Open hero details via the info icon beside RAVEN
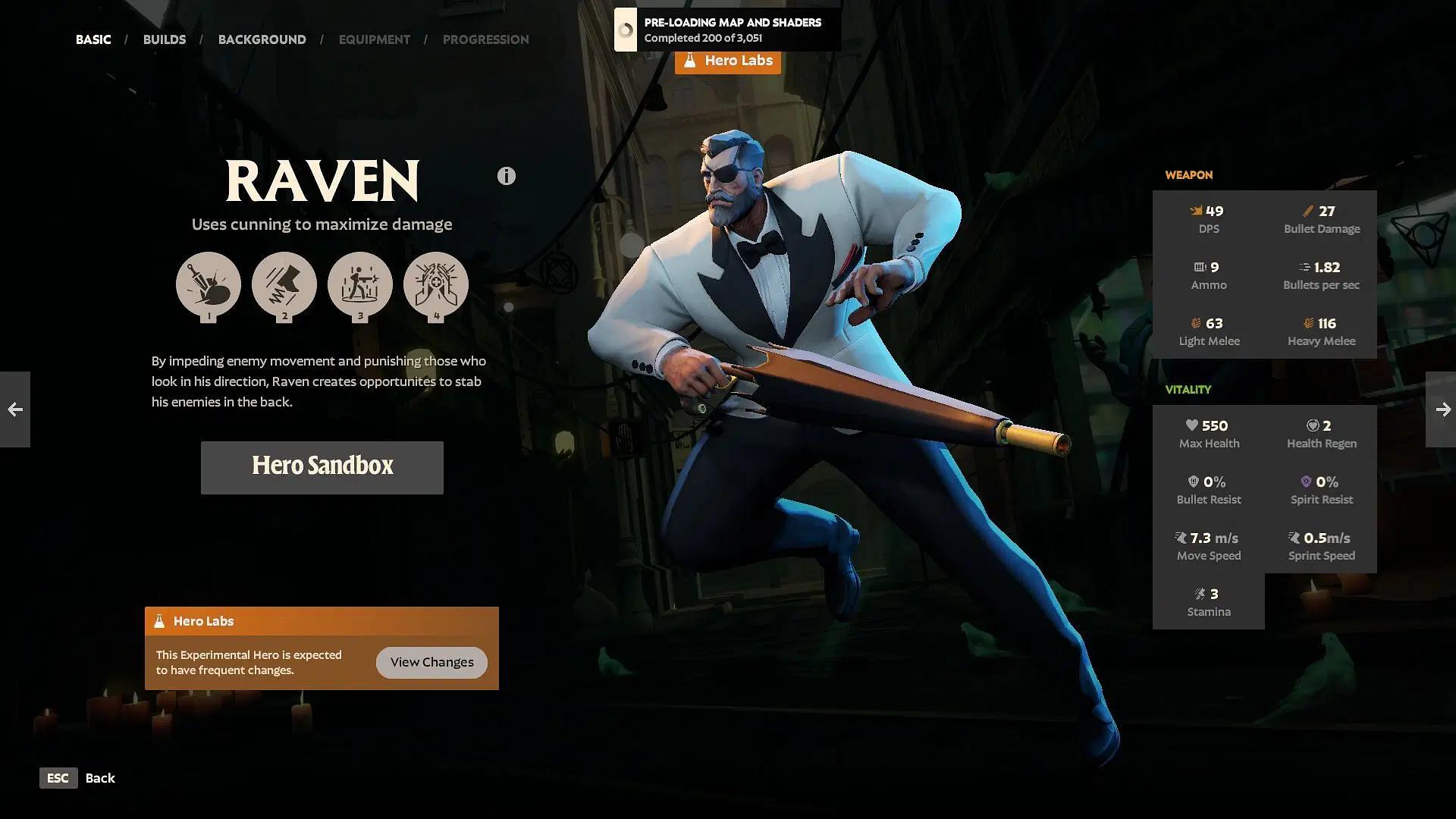 505,175
